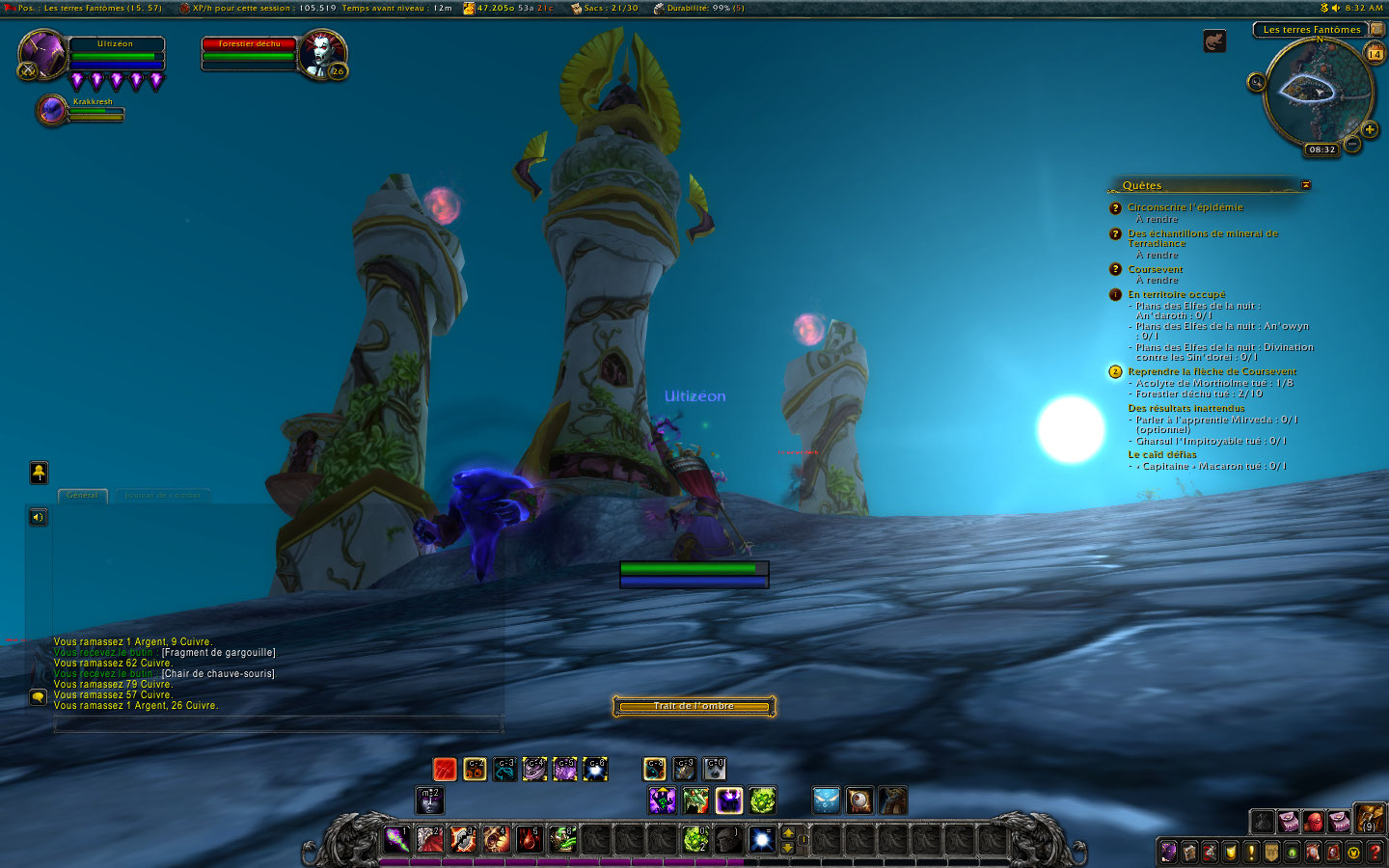Cast the green bolt spell in slot 1
The height and width of the screenshot is (868, 1389).
point(396,839)
